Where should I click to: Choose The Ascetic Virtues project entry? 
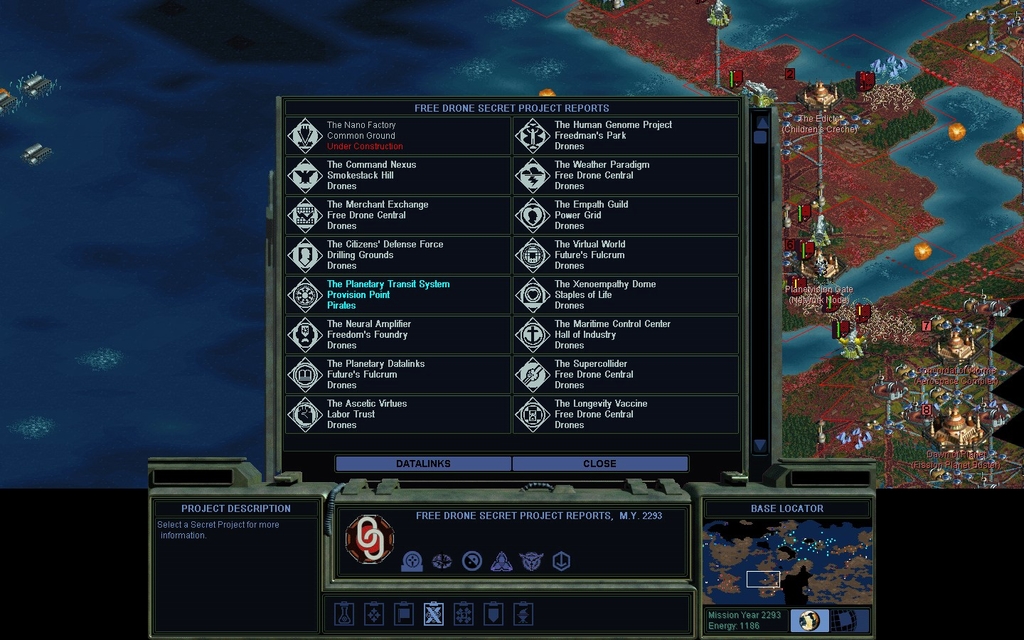(398, 414)
